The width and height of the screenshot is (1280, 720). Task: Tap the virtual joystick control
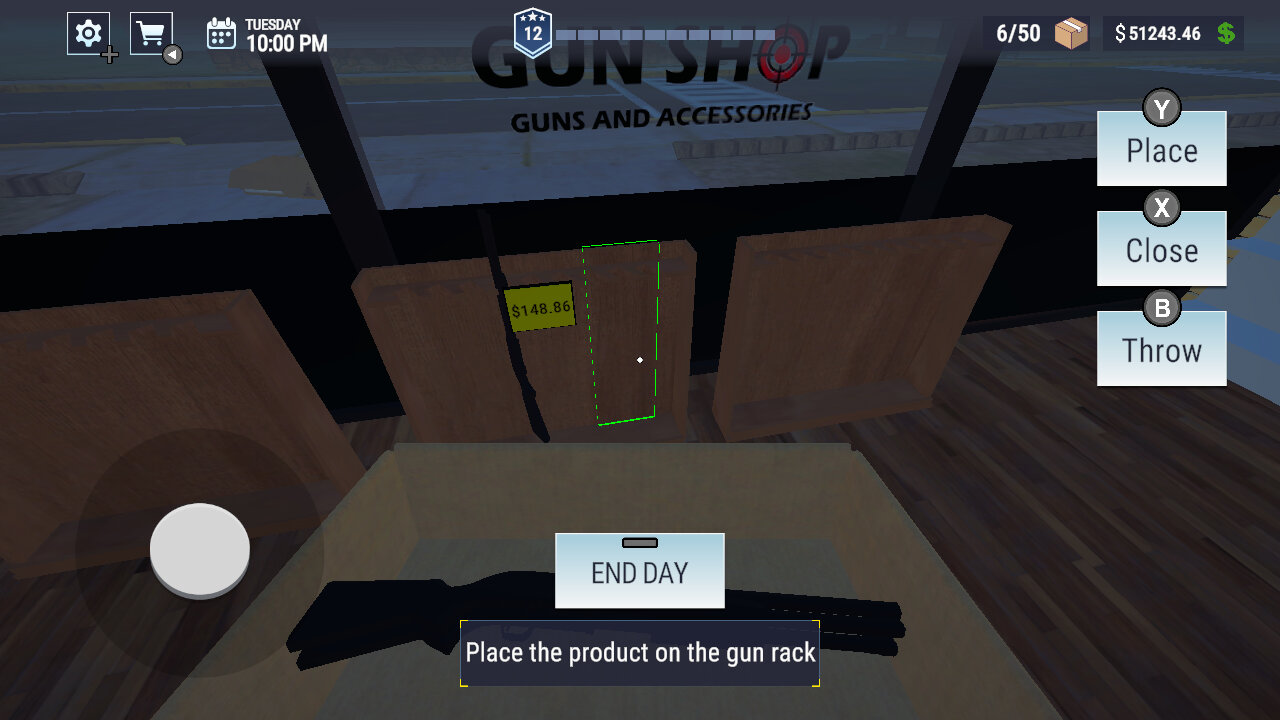click(x=198, y=550)
